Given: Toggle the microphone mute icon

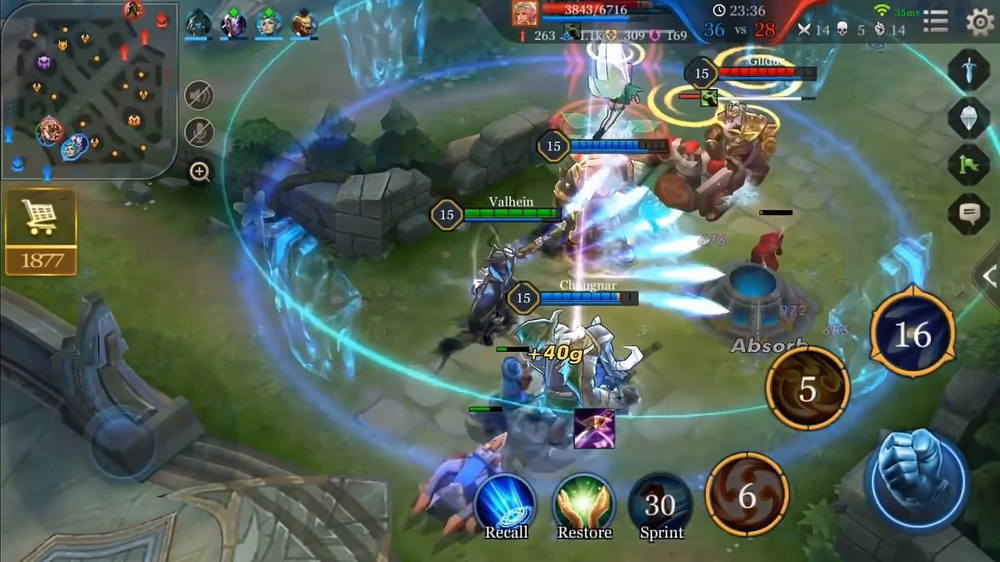Looking at the screenshot, I should point(199,132).
